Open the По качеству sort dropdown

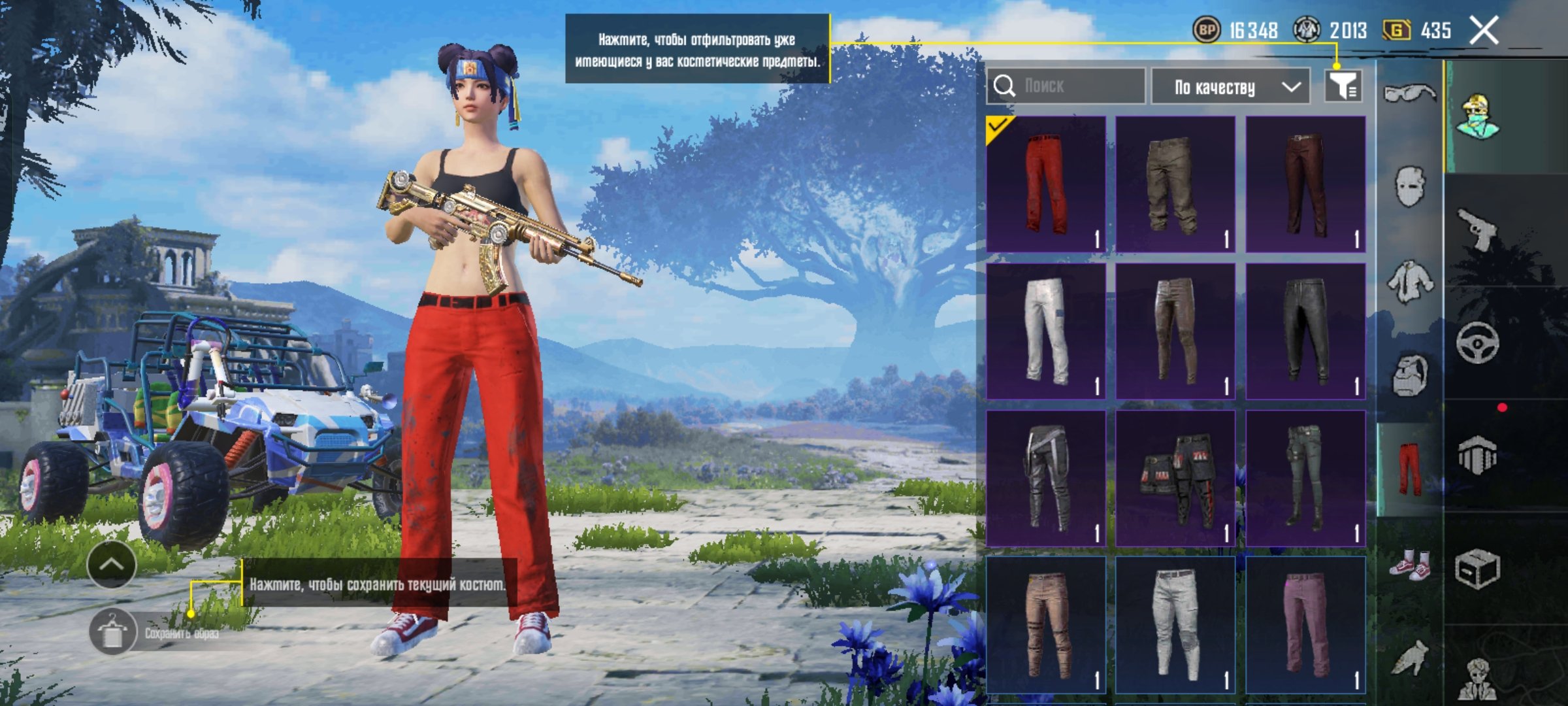pos(1230,86)
